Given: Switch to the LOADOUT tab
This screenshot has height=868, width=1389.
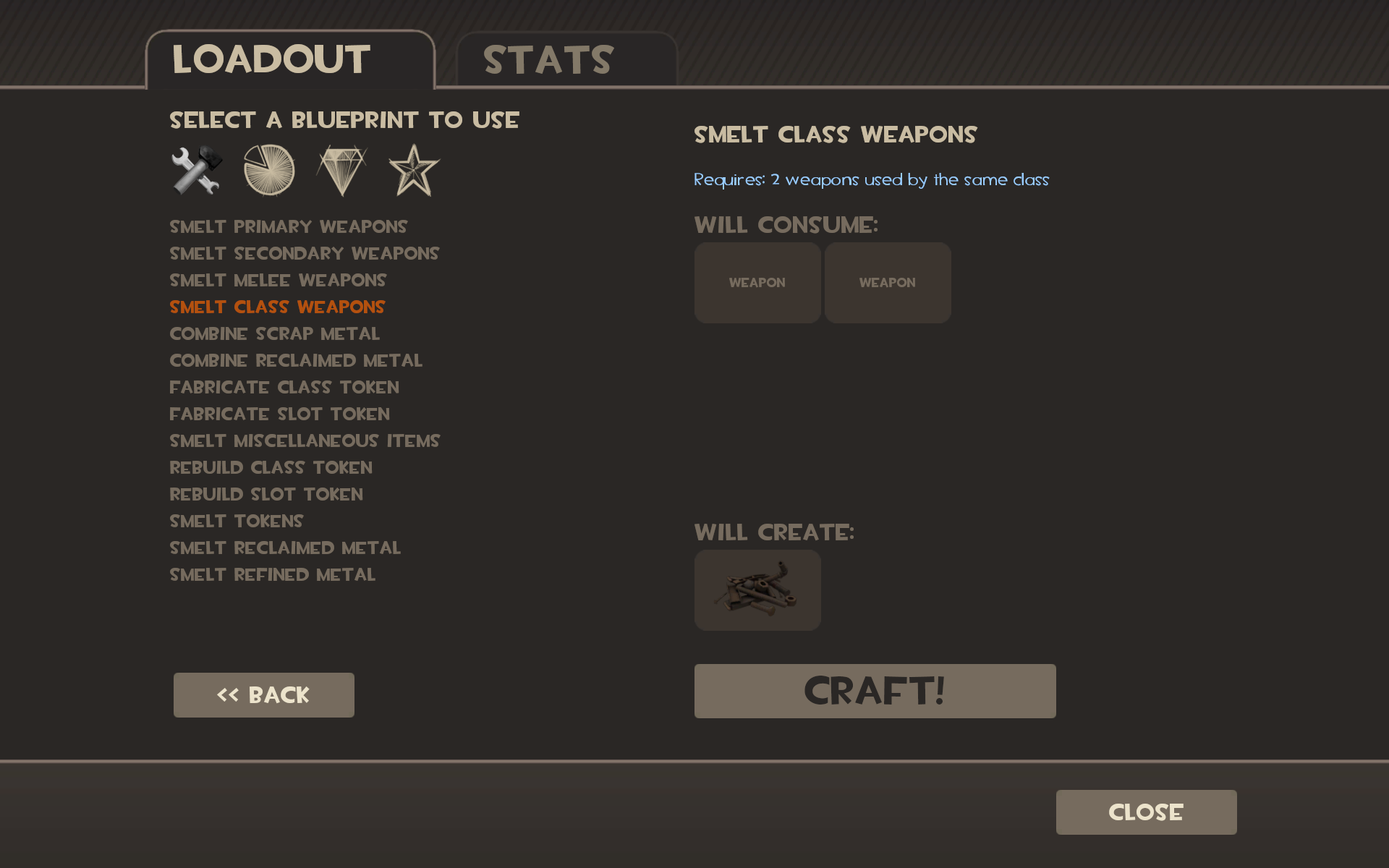Looking at the screenshot, I should coord(271,60).
